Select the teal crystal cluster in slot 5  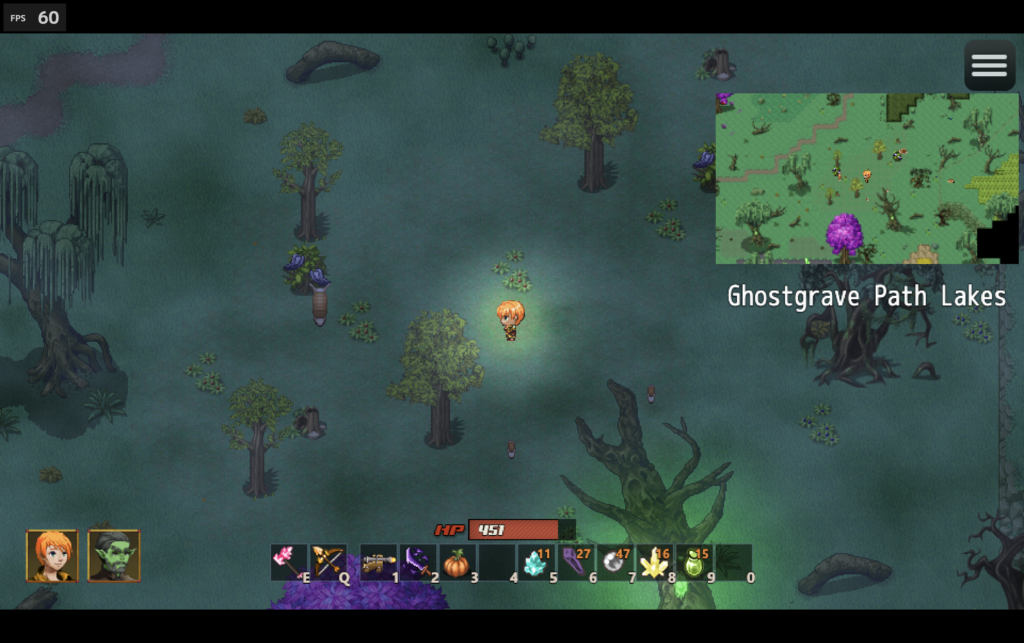pyautogui.click(x=536, y=562)
